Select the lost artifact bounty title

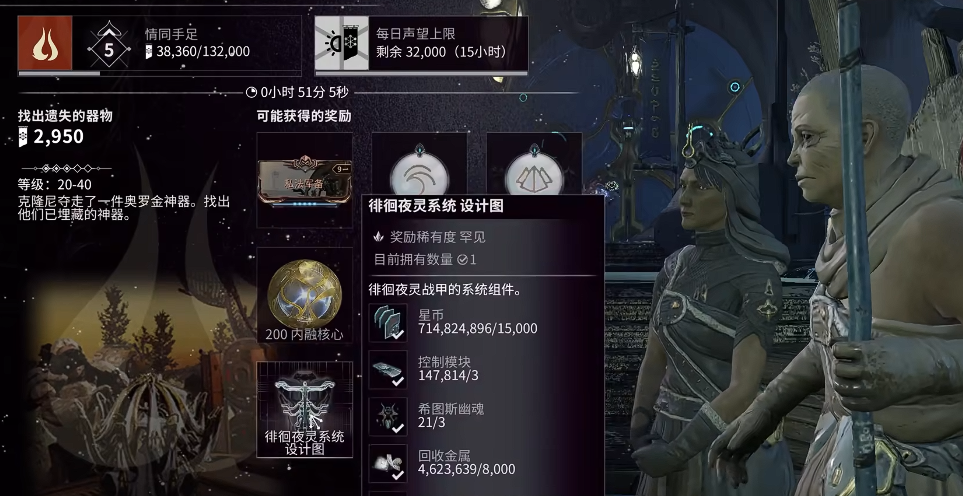click(65, 116)
